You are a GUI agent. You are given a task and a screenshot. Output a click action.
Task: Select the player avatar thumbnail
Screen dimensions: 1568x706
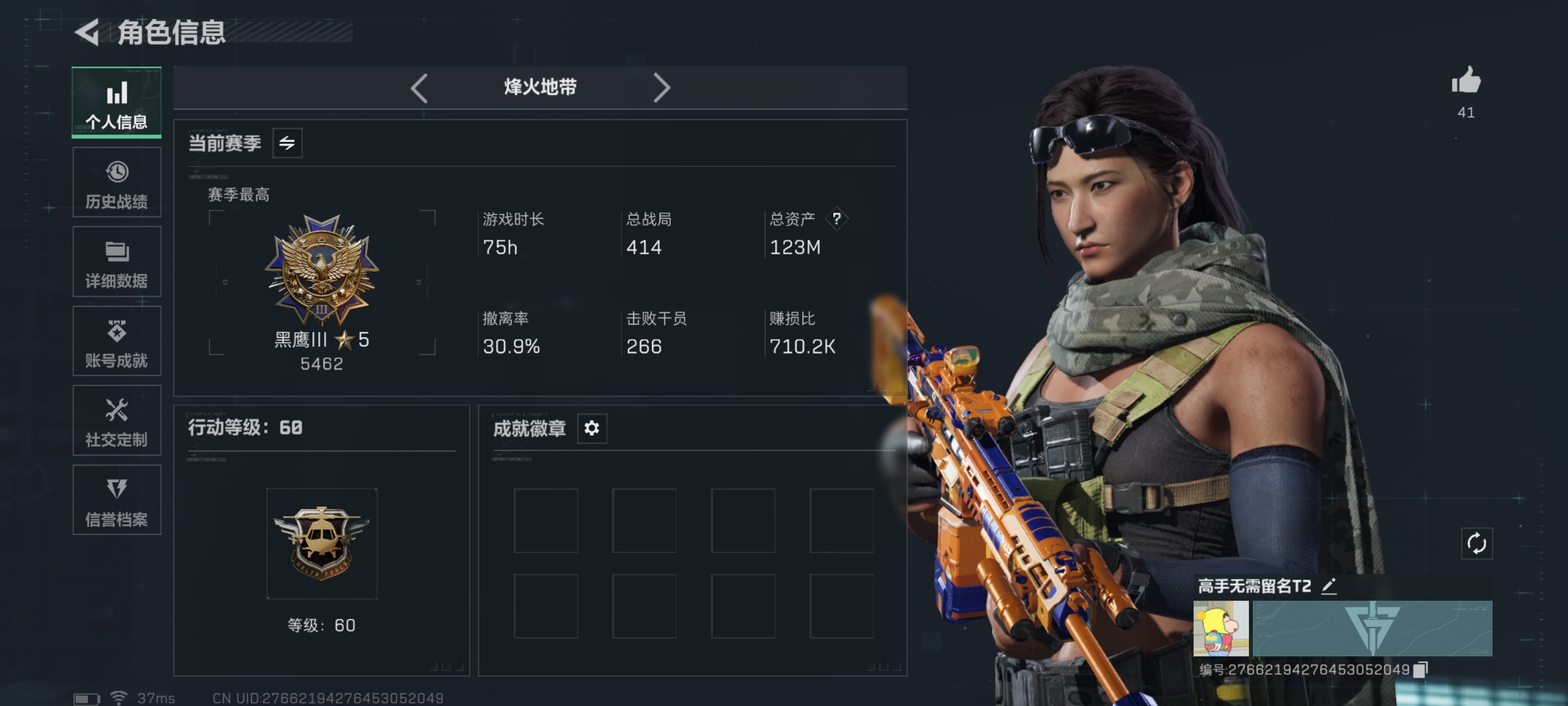[x=1220, y=628]
